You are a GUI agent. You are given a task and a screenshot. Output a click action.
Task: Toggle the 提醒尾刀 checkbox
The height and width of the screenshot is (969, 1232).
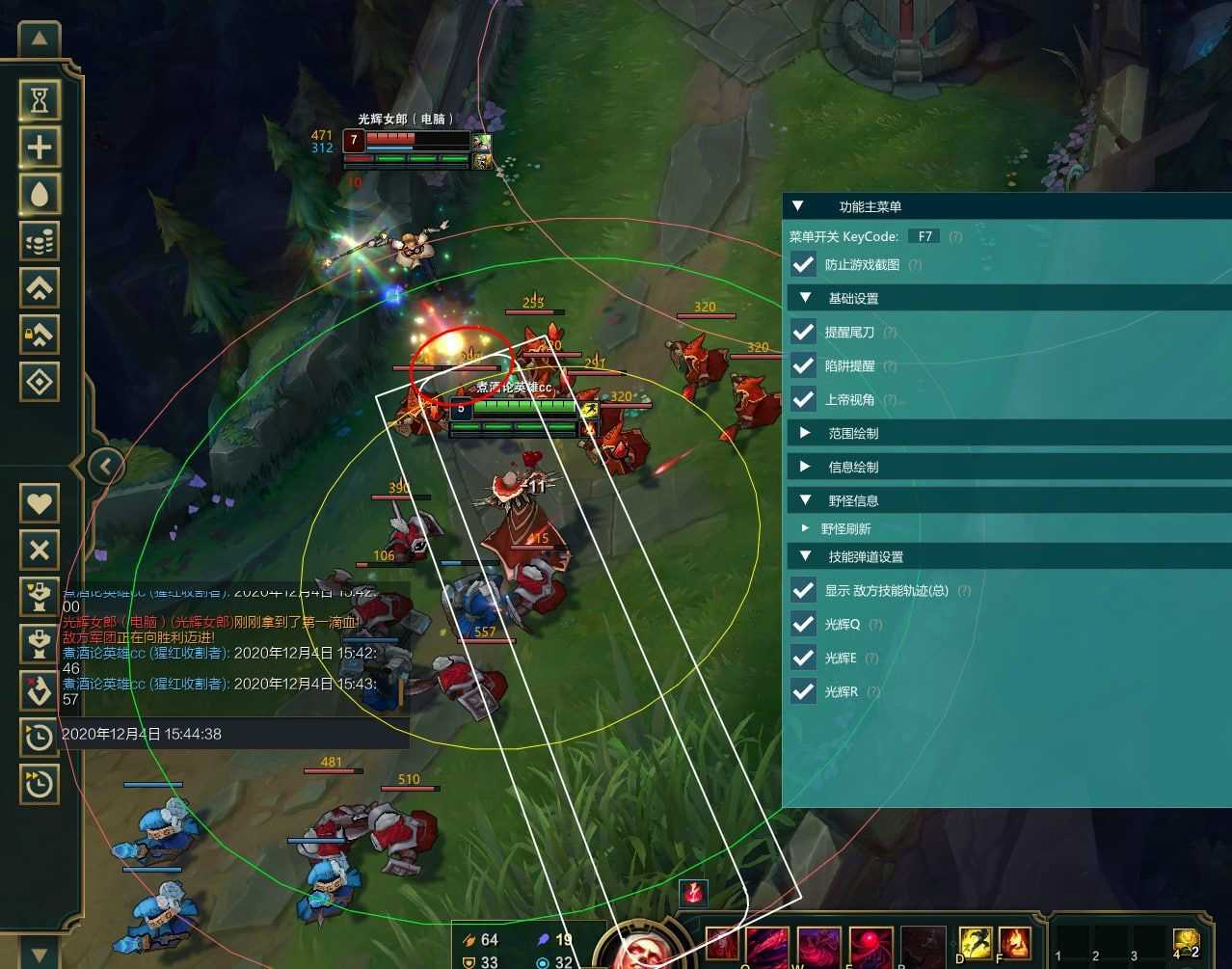(x=803, y=332)
